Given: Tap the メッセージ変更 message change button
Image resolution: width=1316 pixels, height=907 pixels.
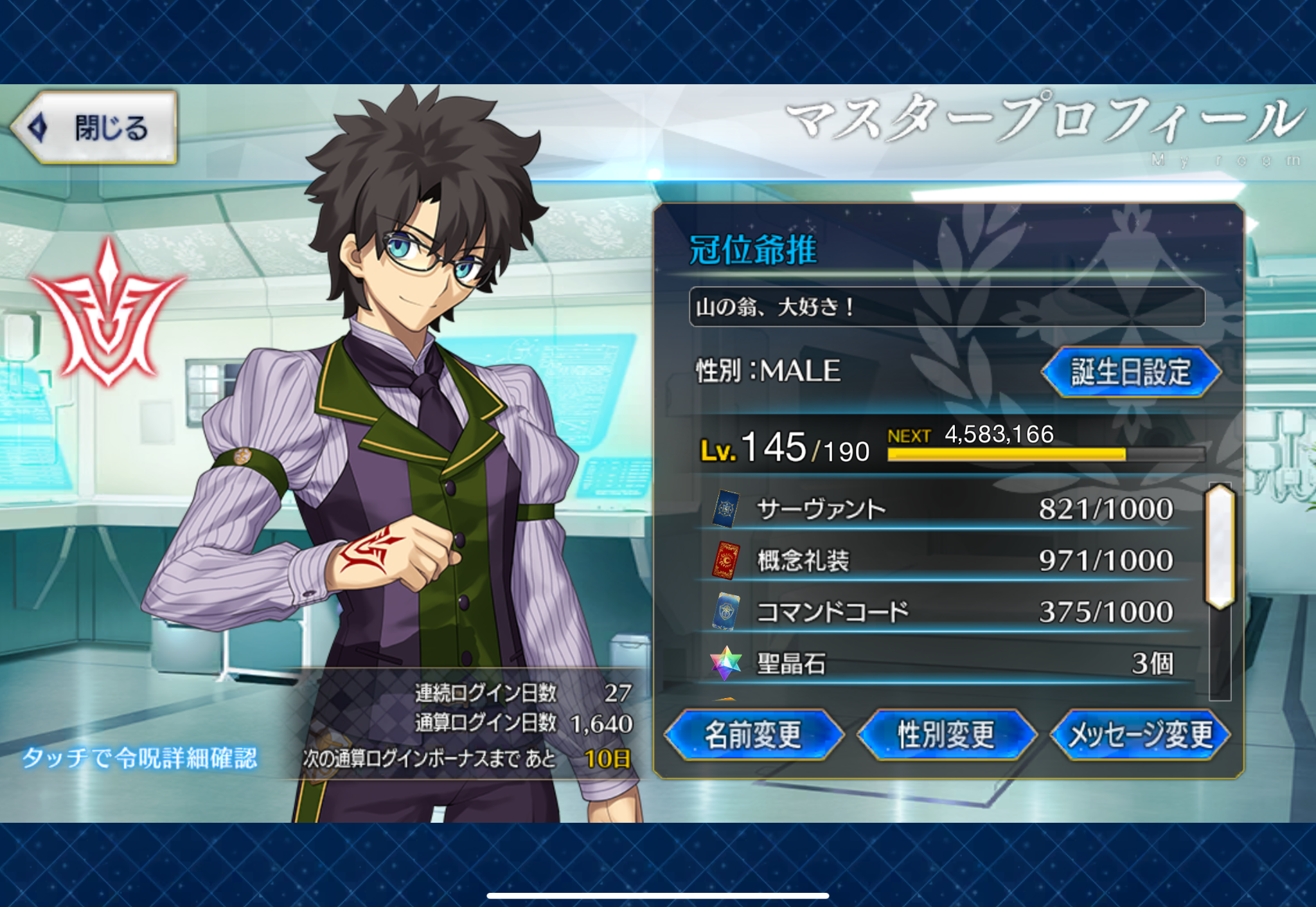Looking at the screenshot, I should [1141, 735].
